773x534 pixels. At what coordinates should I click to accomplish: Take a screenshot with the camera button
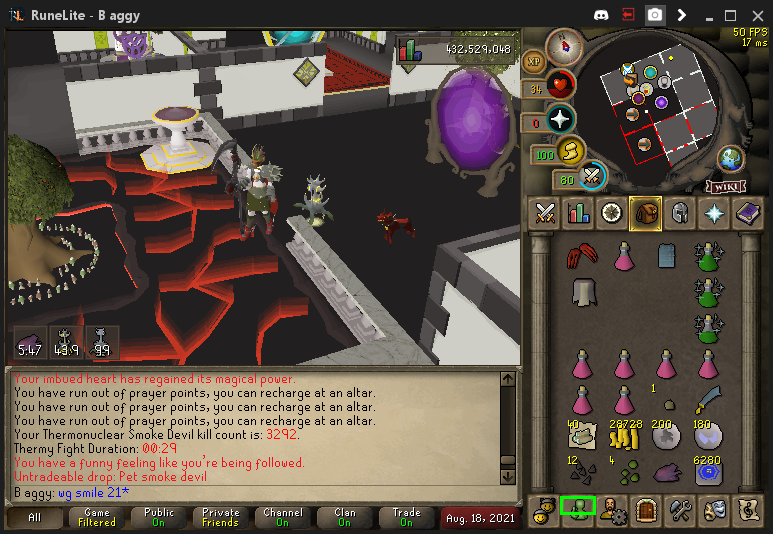654,15
